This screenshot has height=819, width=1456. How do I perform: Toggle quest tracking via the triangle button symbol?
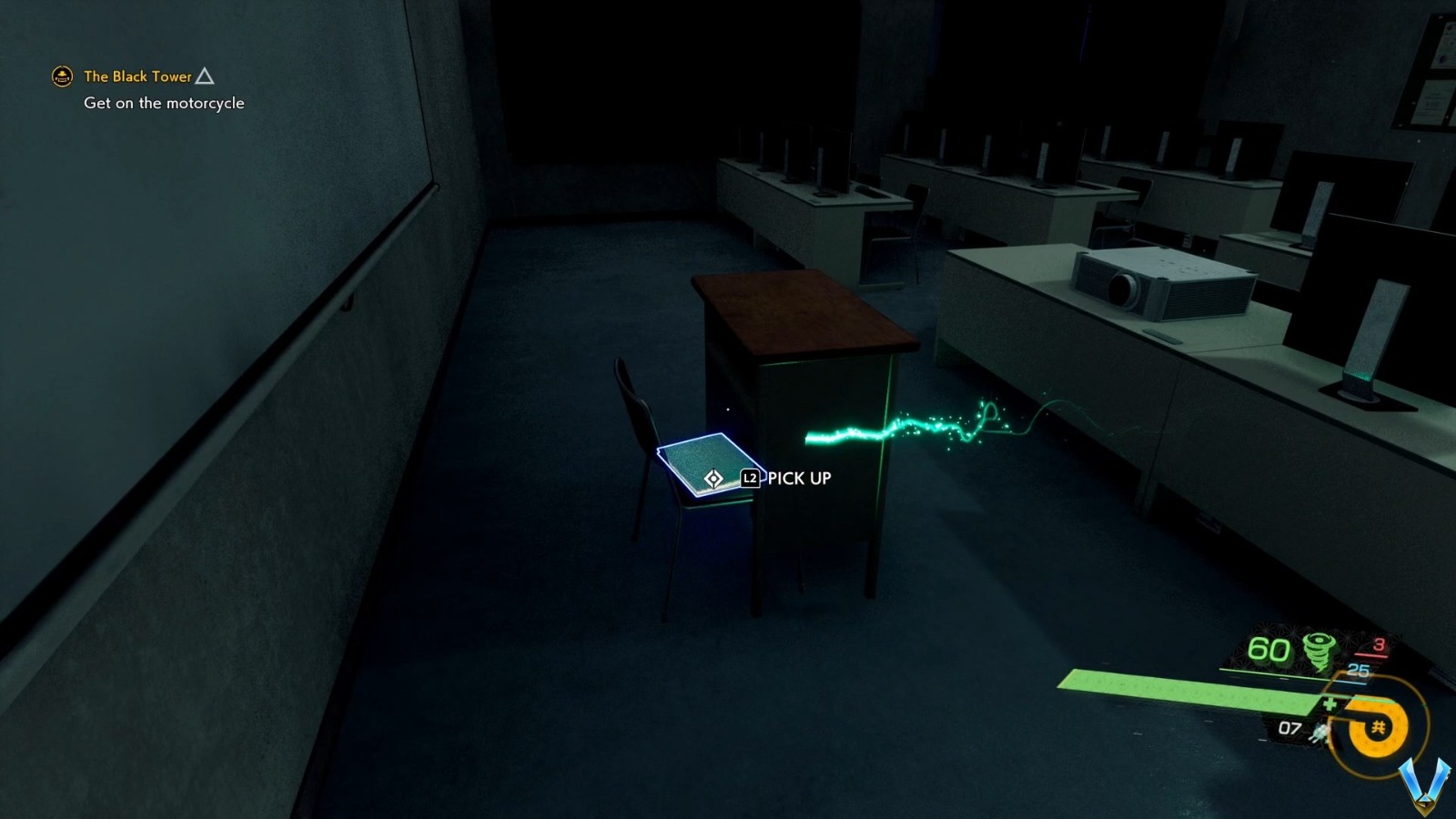tap(207, 76)
